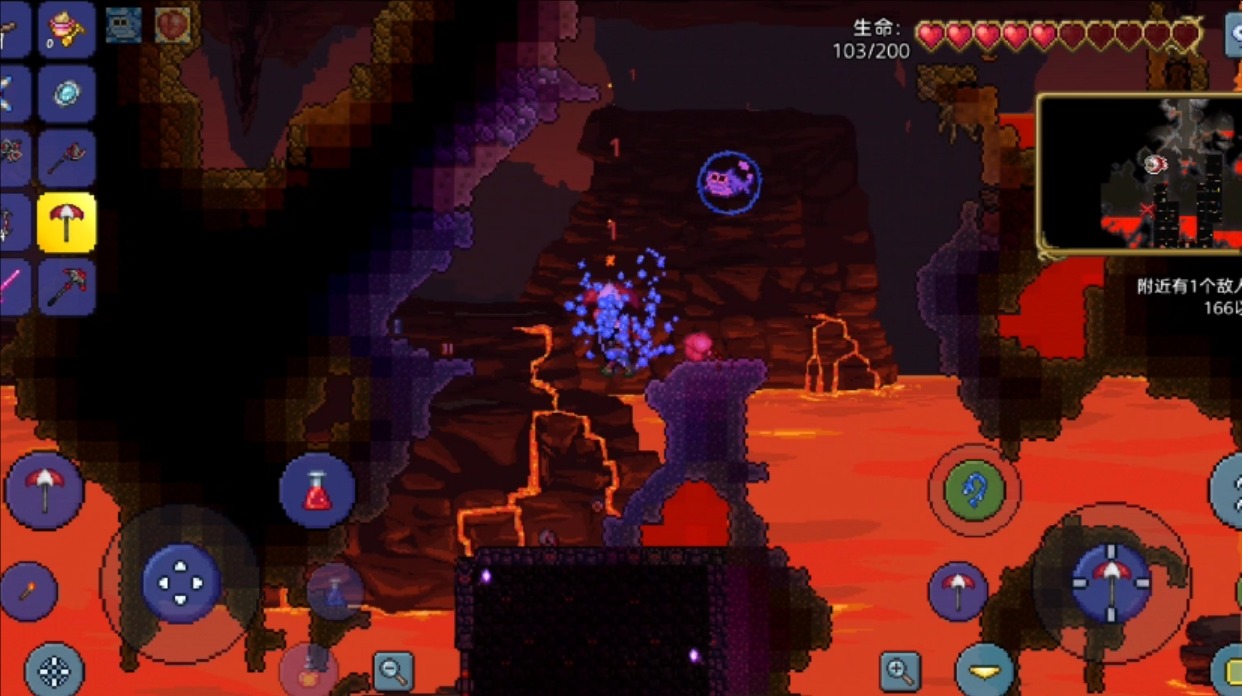Use the blue mana potion quick button
Image resolution: width=1243 pixels, height=696 pixels.
tap(335, 591)
